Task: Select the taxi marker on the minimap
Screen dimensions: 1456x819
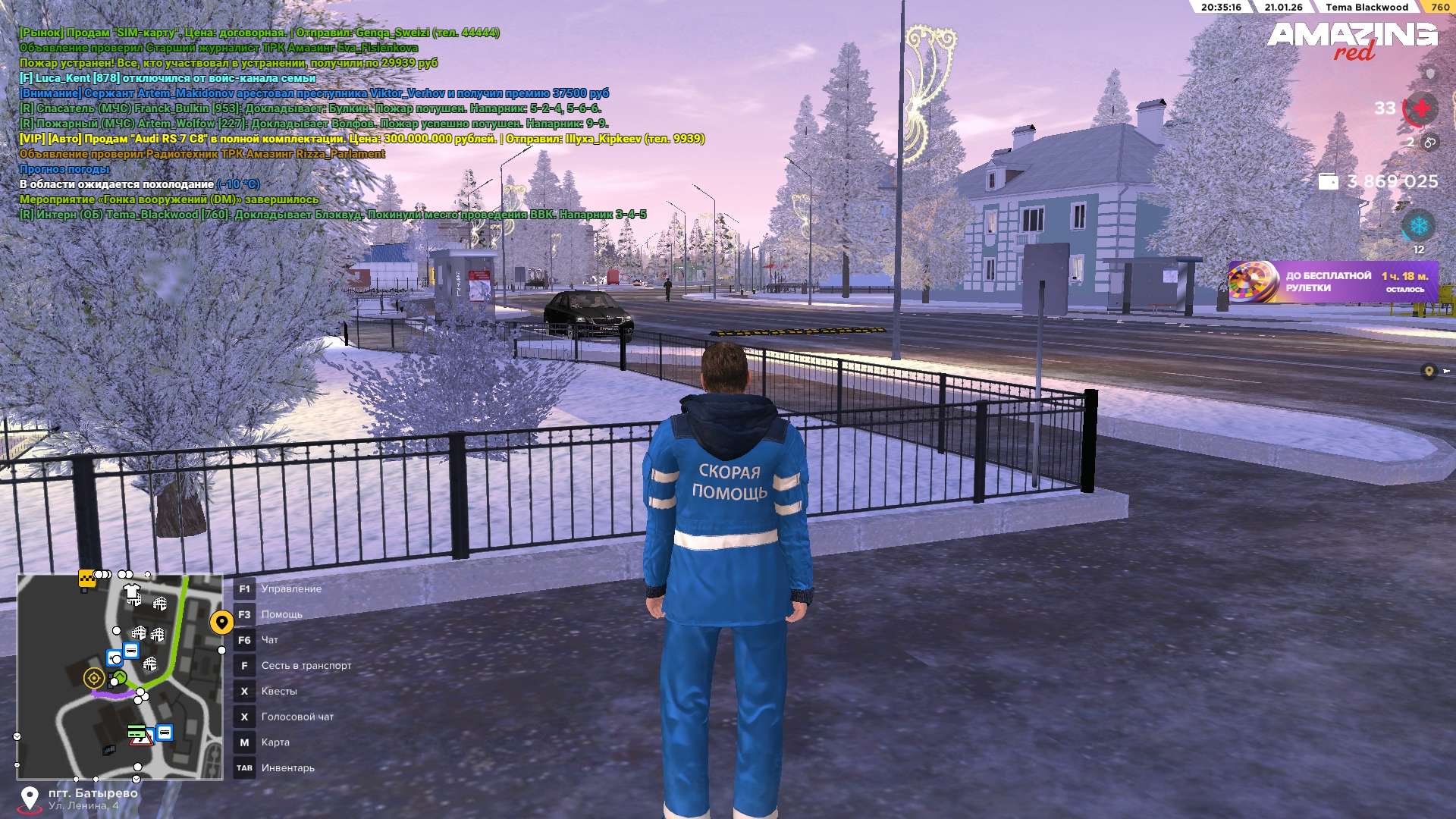Action: point(86,579)
